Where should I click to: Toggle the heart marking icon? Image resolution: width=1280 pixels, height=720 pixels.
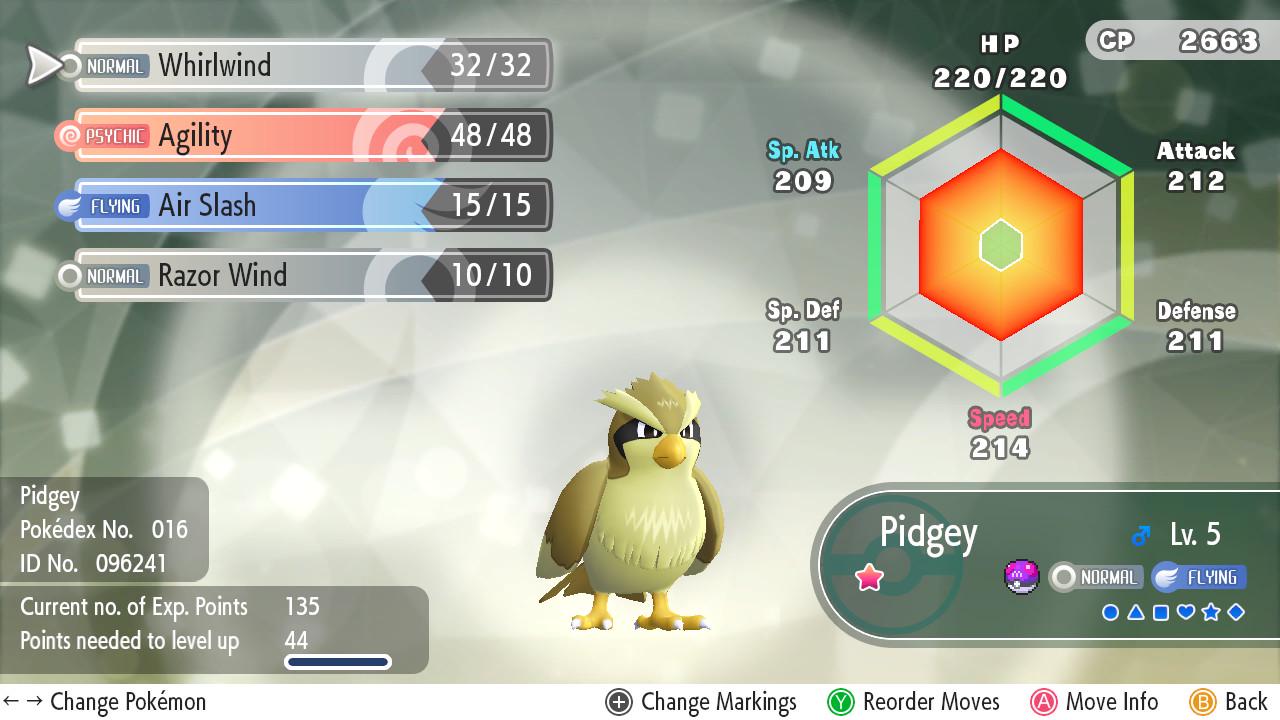[1186, 611]
